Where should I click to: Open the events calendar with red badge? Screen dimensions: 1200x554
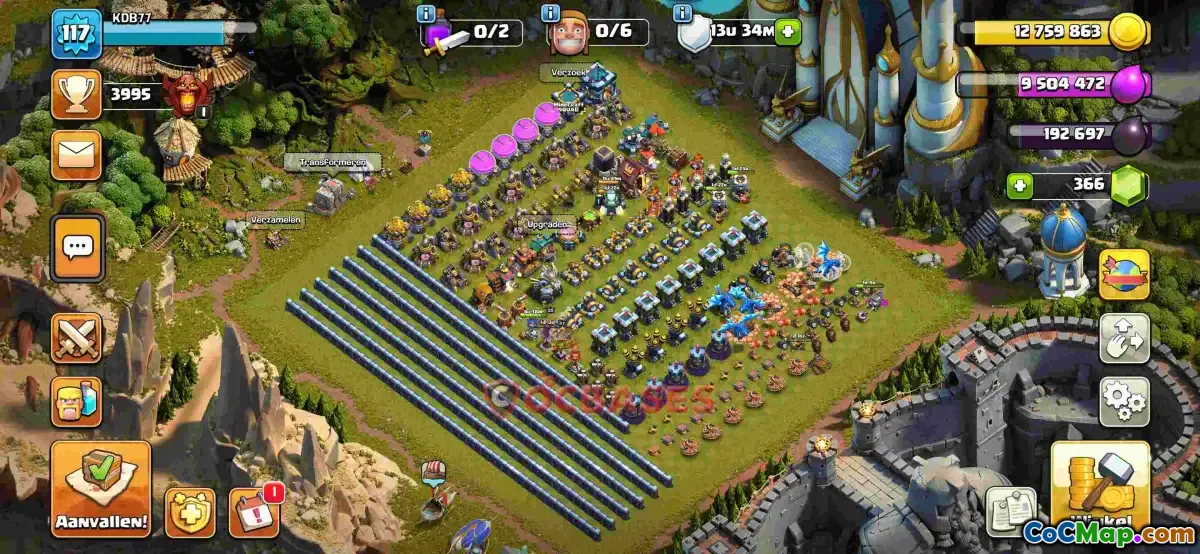tap(253, 512)
